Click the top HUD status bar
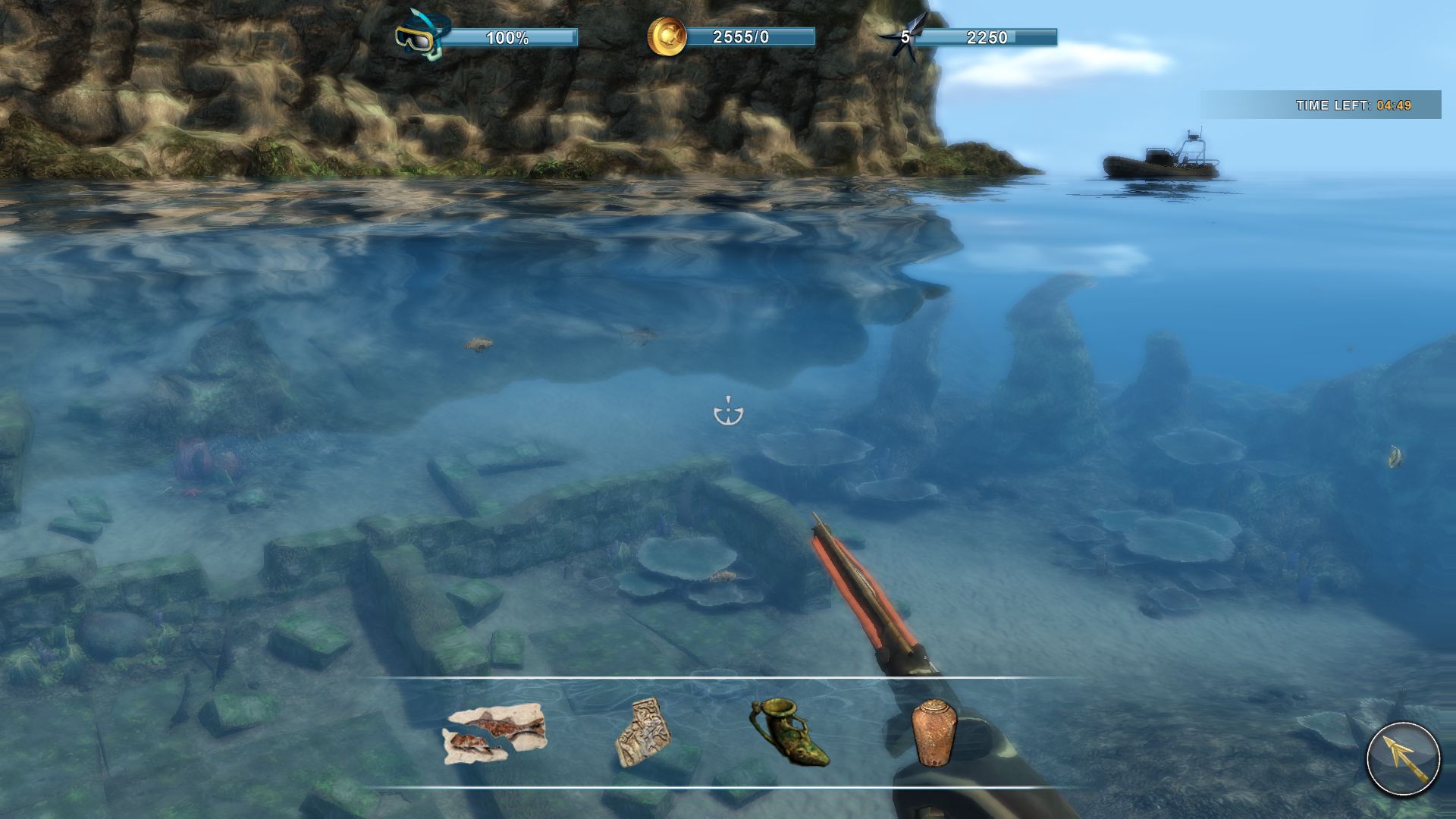 pyautogui.click(x=728, y=34)
